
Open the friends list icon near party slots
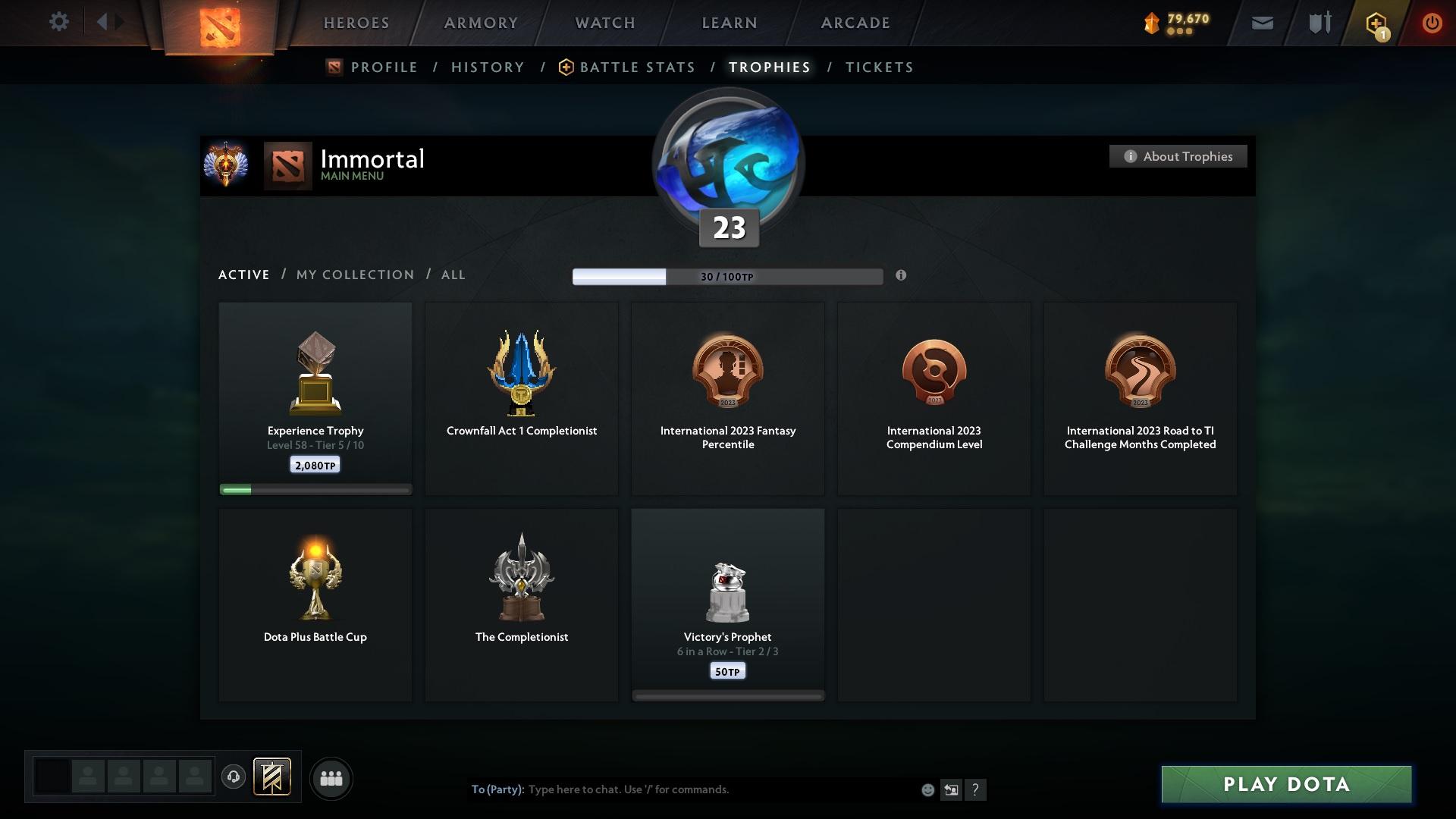click(331, 778)
